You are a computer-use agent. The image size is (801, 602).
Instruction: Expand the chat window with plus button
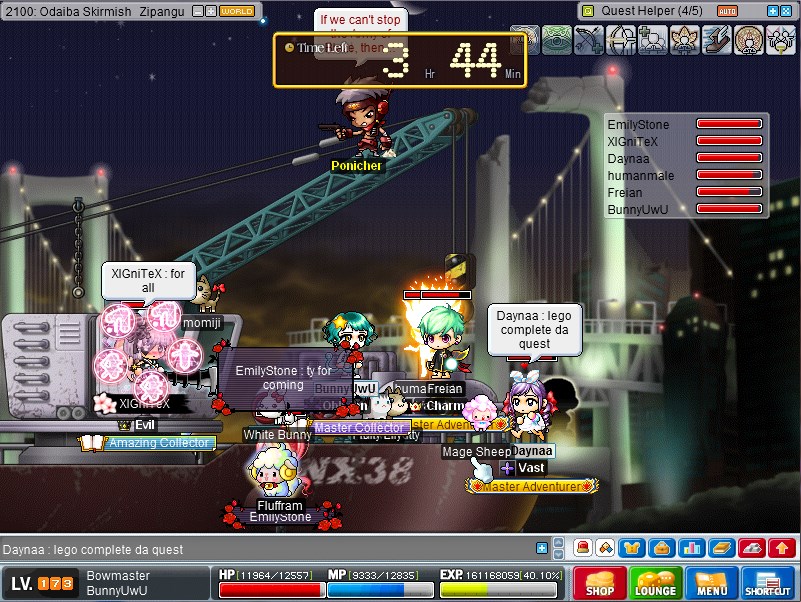542,548
